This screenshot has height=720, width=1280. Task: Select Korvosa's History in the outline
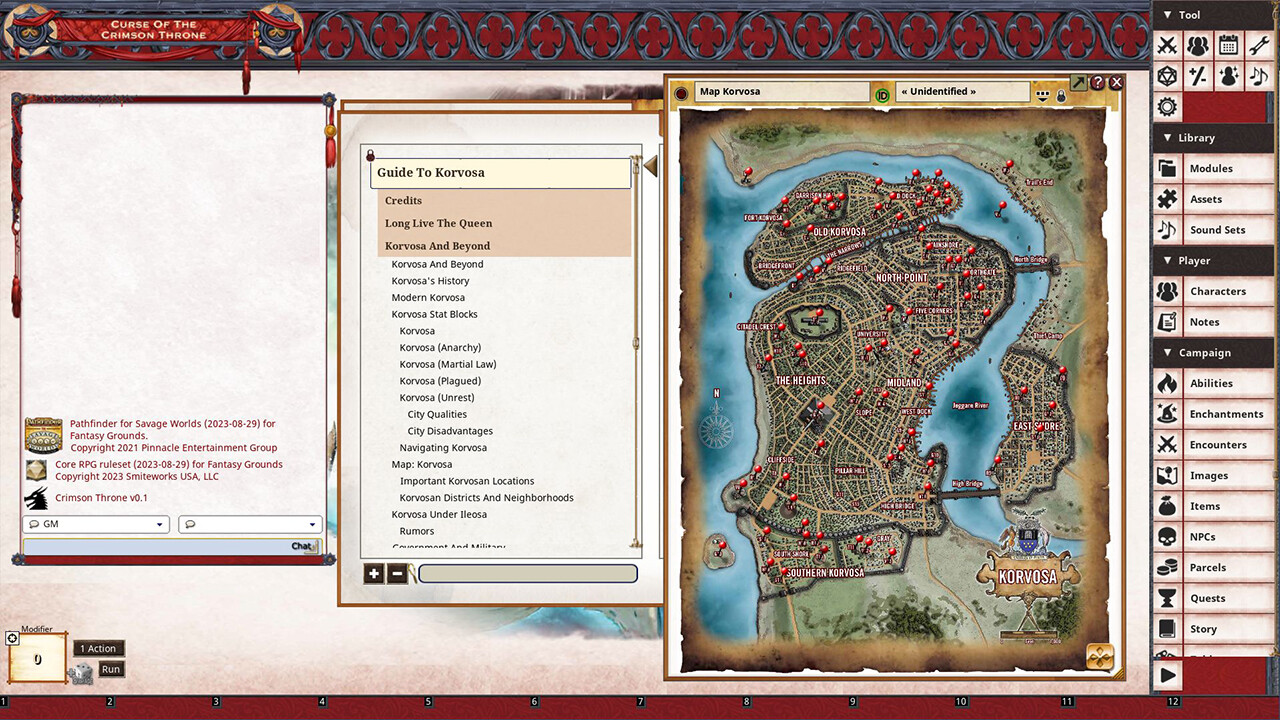(x=429, y=280)
